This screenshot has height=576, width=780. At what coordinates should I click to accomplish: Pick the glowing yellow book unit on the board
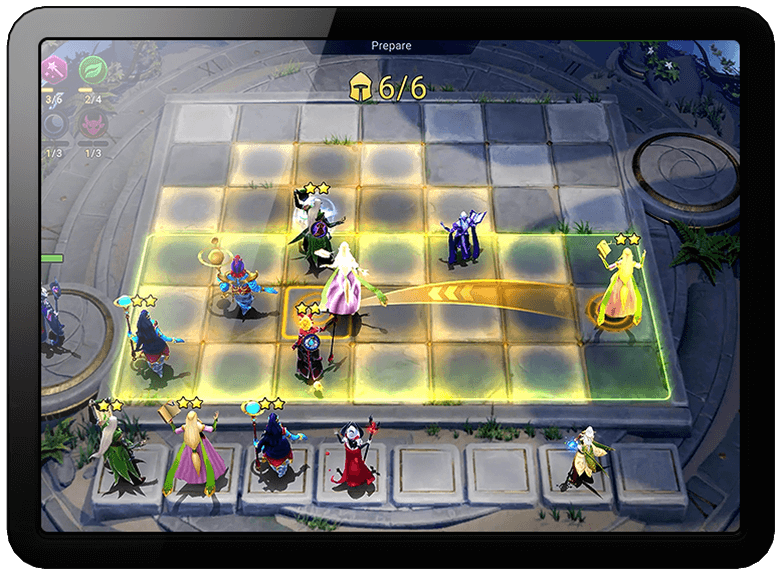click(620, 286)
